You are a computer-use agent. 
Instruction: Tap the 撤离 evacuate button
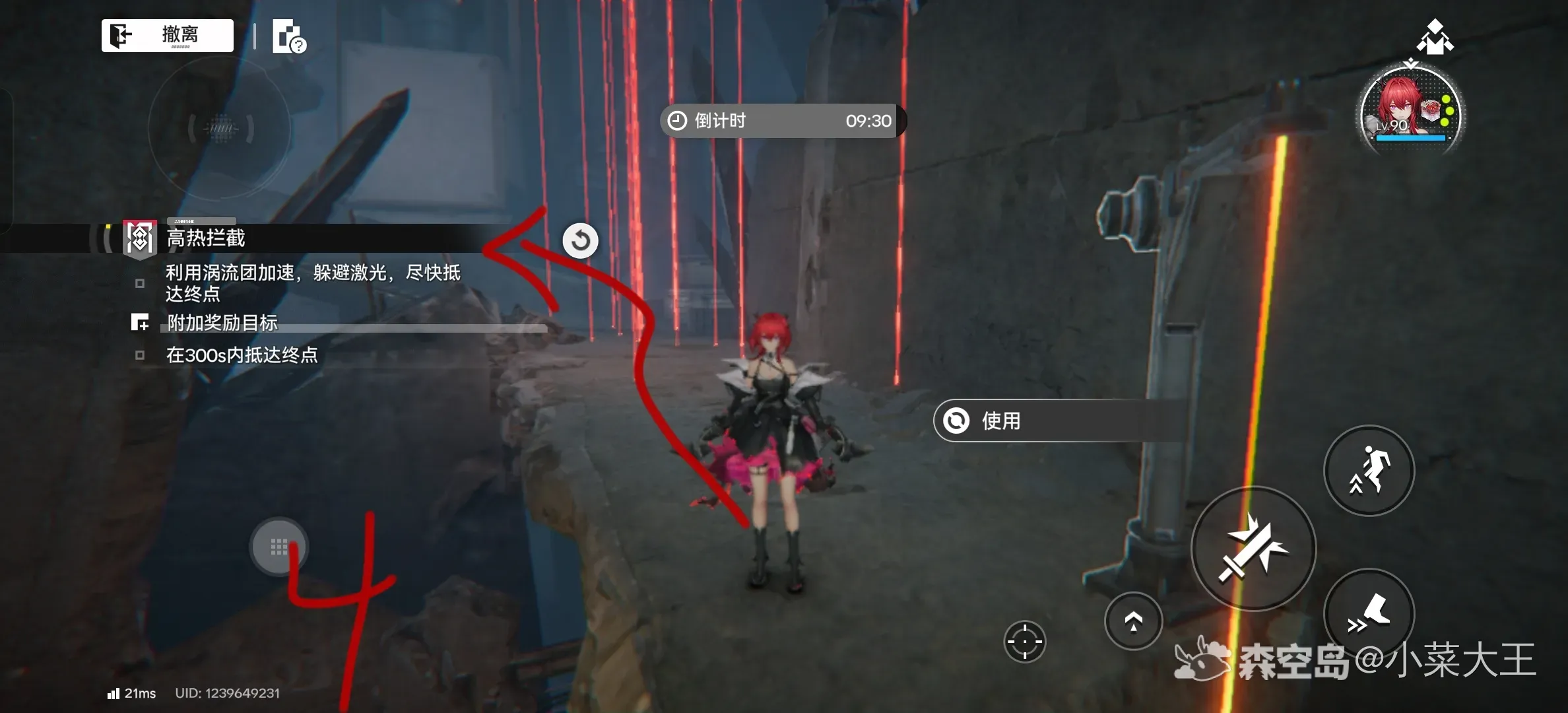168,35
